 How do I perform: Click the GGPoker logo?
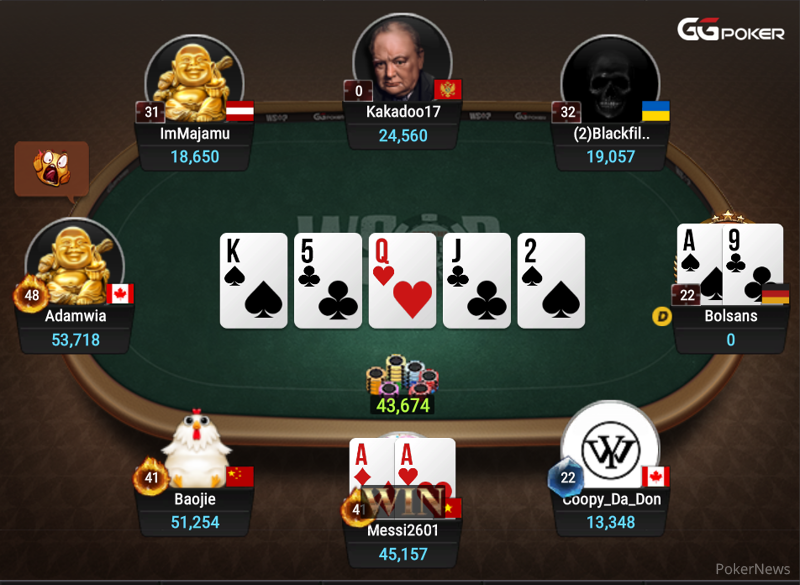(731, 31)
